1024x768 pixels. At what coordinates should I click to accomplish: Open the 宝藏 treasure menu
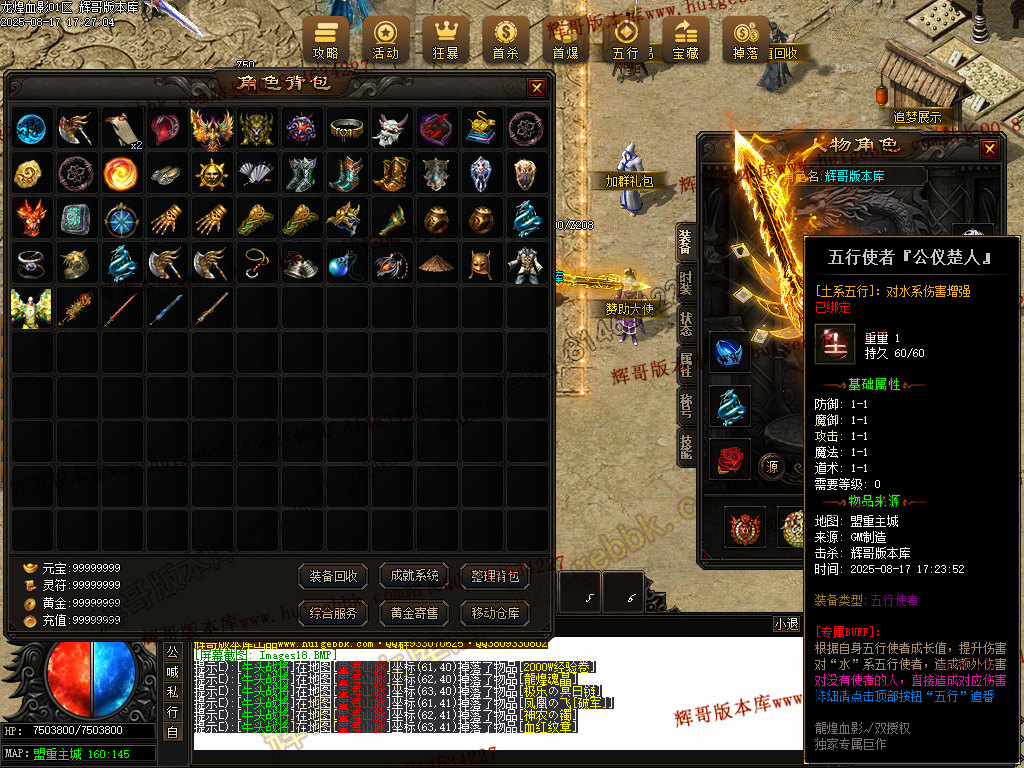click(685, 40)
